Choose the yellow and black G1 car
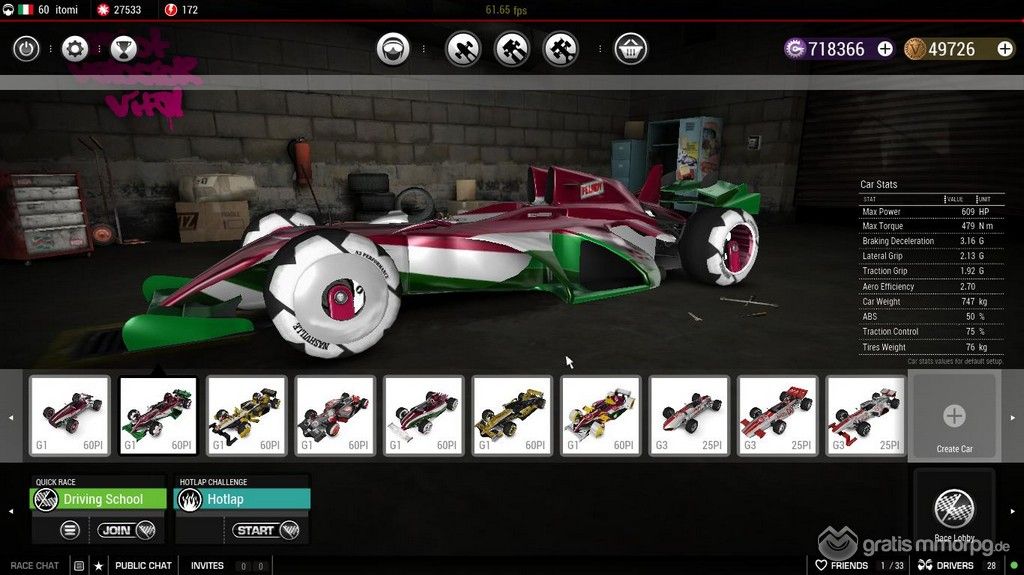The width and height of the screenshot is (1024, 575). click(x=245, y=415)
